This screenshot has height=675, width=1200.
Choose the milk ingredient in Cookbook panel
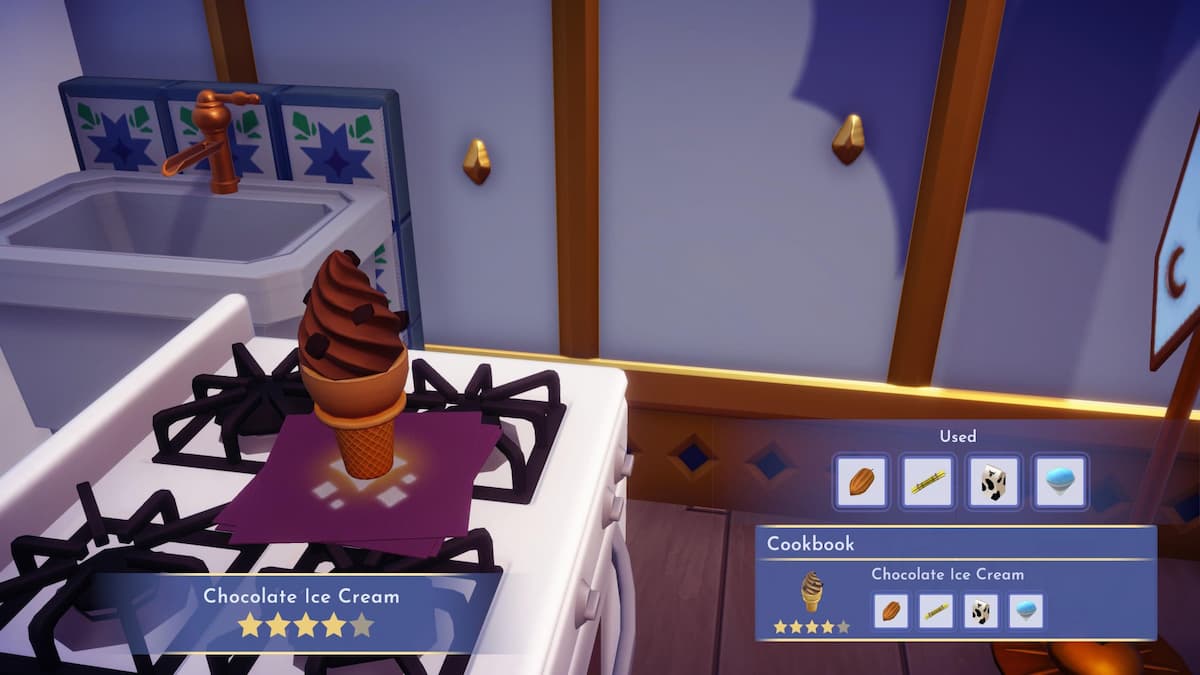click(980, 610)
